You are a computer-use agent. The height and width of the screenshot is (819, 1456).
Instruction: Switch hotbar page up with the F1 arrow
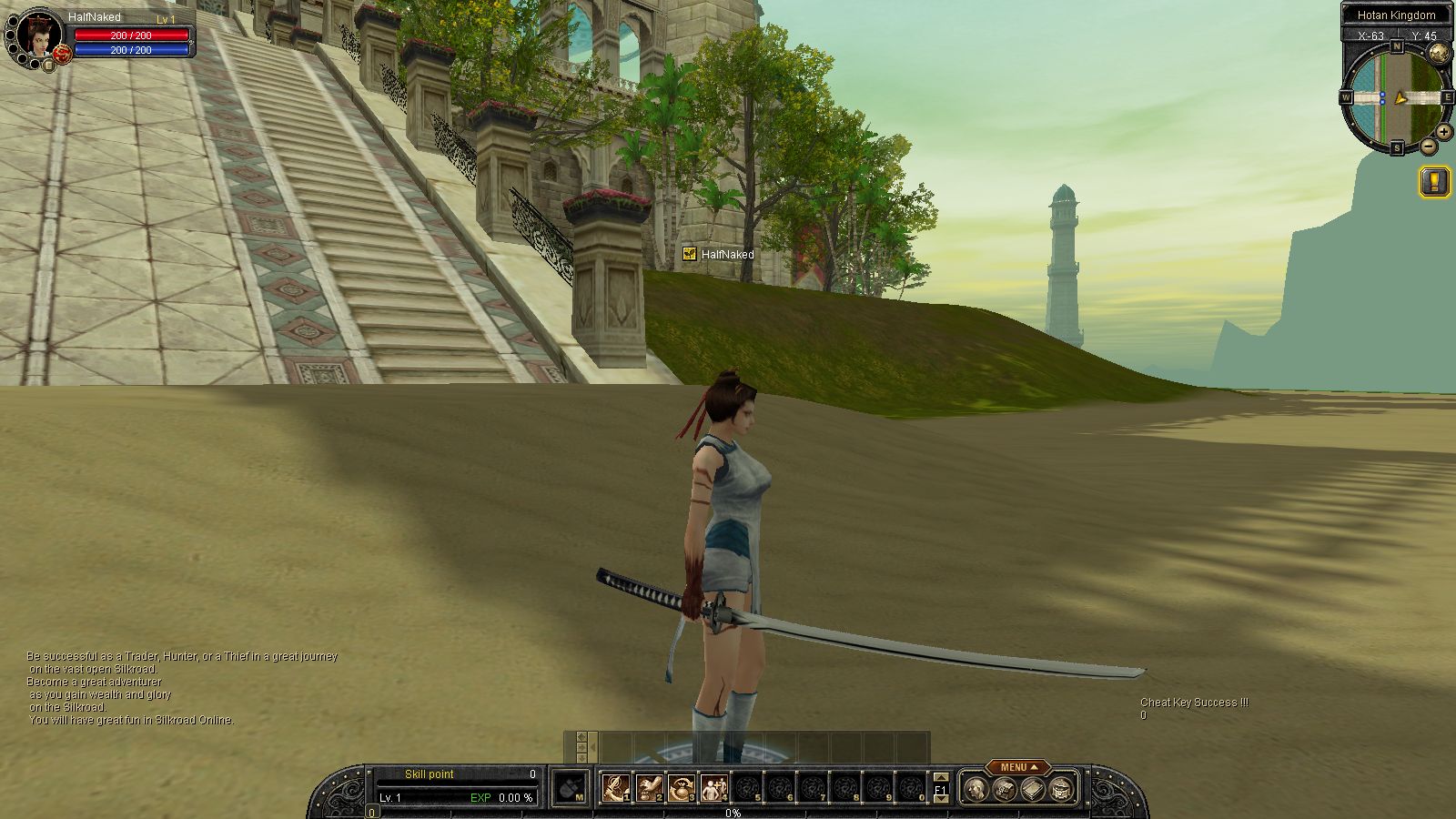pyautogui.click(x=941, y=778)
